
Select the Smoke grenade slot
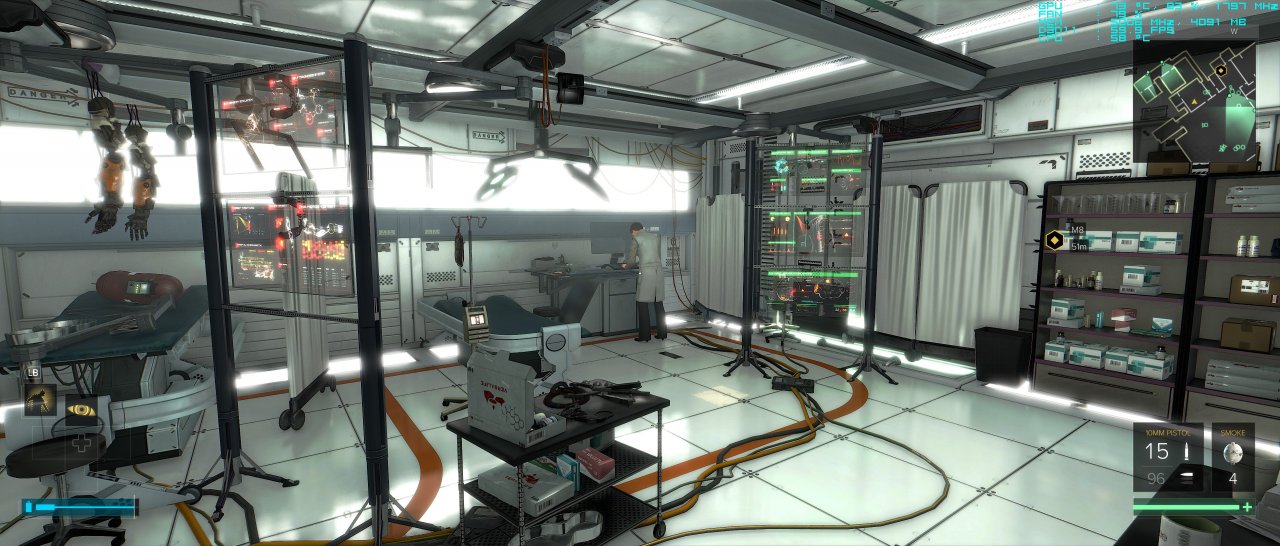(1232, 457)
